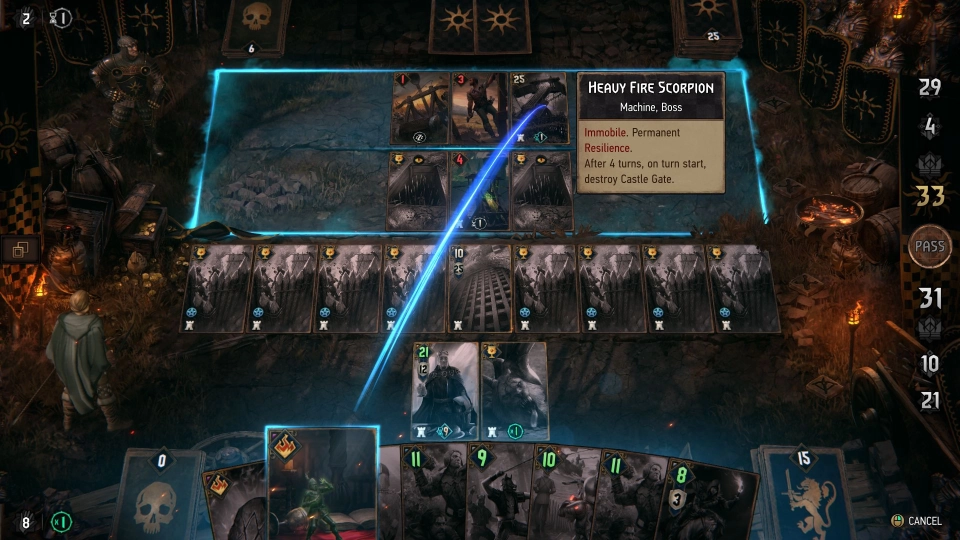The height and width of the screenshot is (540, 960).
Task: Open the opponent's skull graveyard pile
Action: [x=253, y=25]
